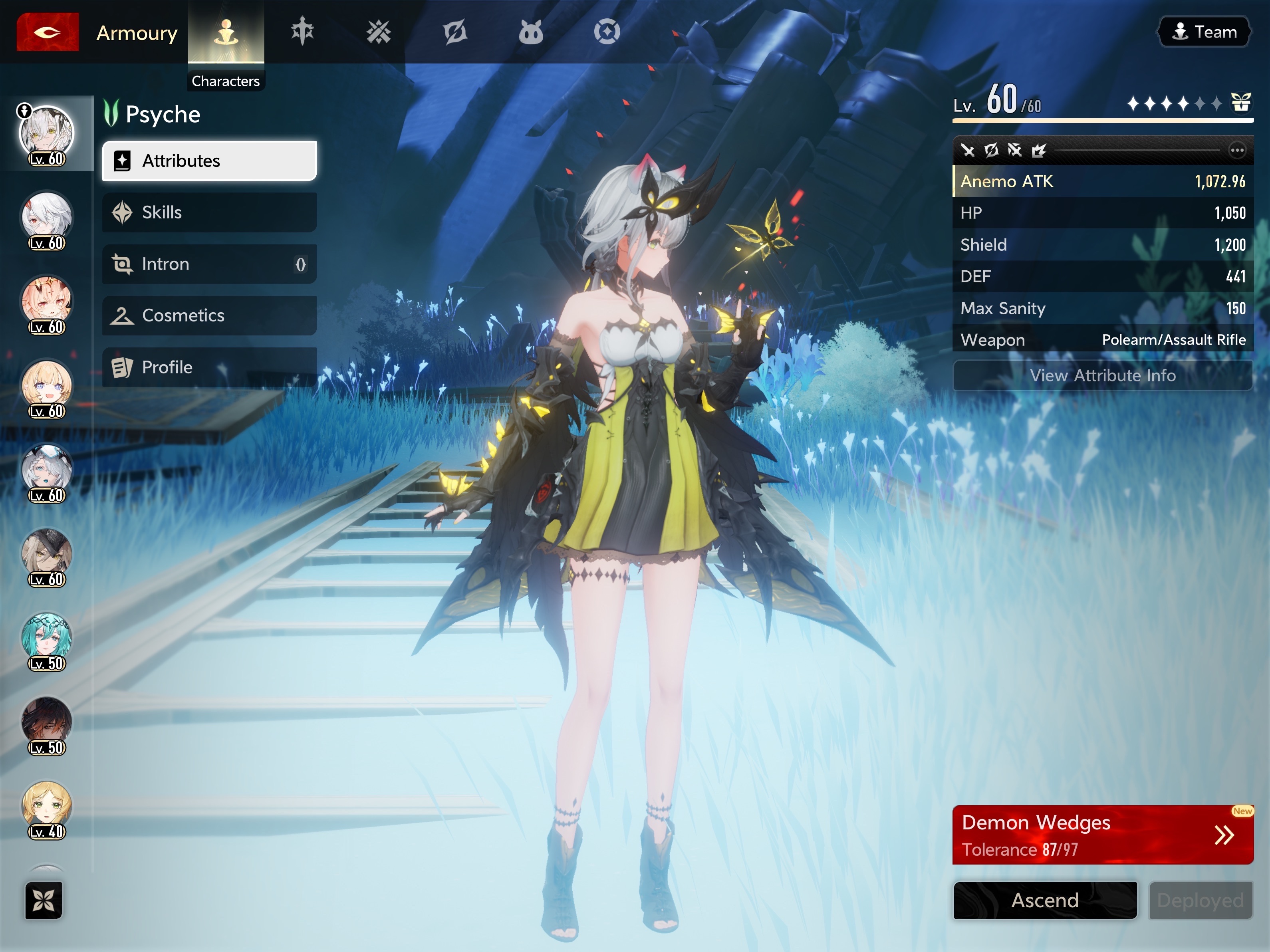1270x952 pixels.
Task: Open the Demon Wedges panel
Action: (1102, 834)
